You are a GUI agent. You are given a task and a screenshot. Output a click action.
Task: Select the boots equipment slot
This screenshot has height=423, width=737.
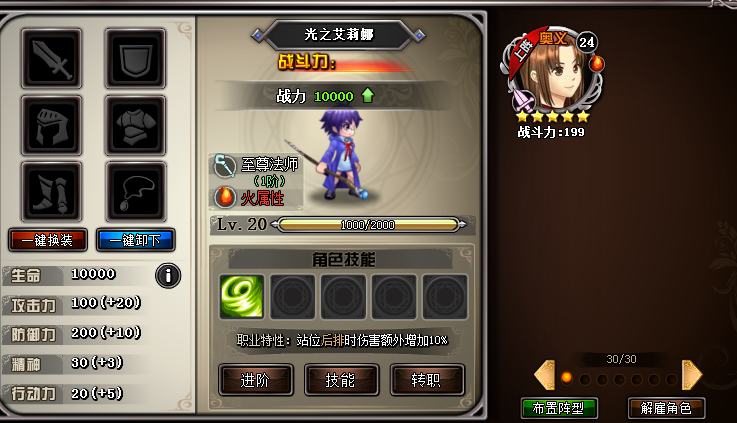(51, 191)
